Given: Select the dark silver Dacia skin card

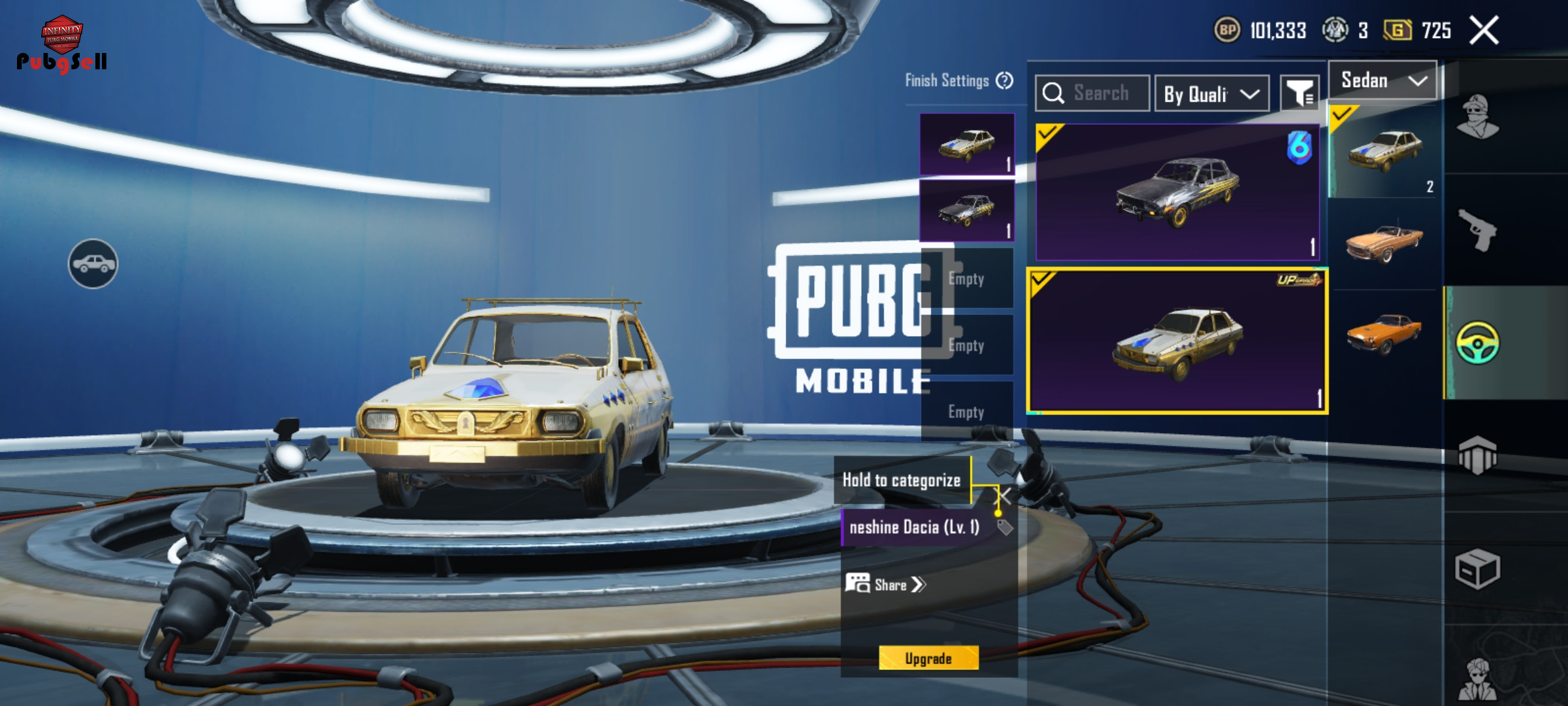Looking at the screenshot, I should tap(1177, 192).
